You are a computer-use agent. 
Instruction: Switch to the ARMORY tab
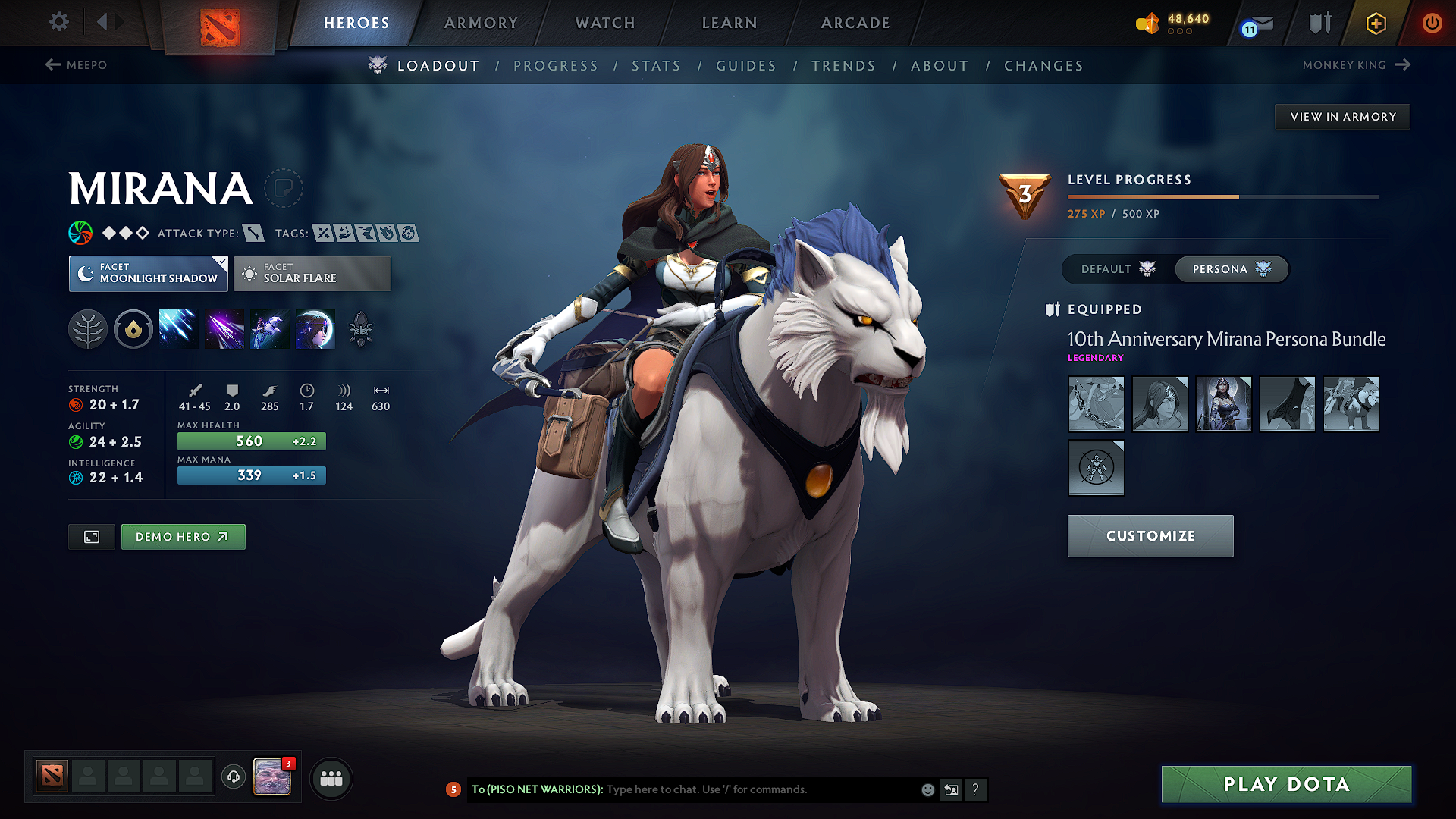point(481,23)
